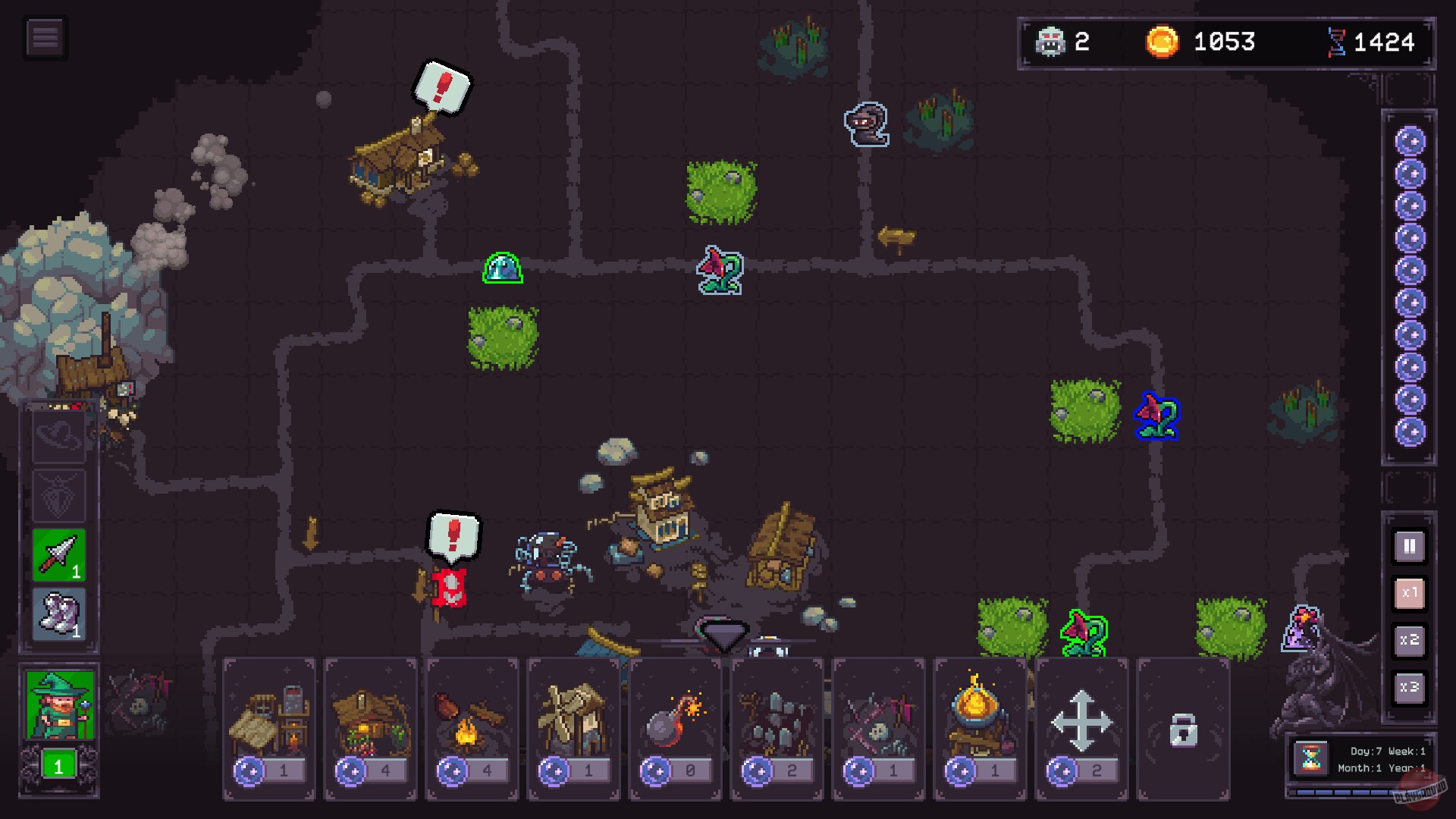Screen dimensions: 1456x819
Task: Enable x2 game speed
Action: [1409, 639]
